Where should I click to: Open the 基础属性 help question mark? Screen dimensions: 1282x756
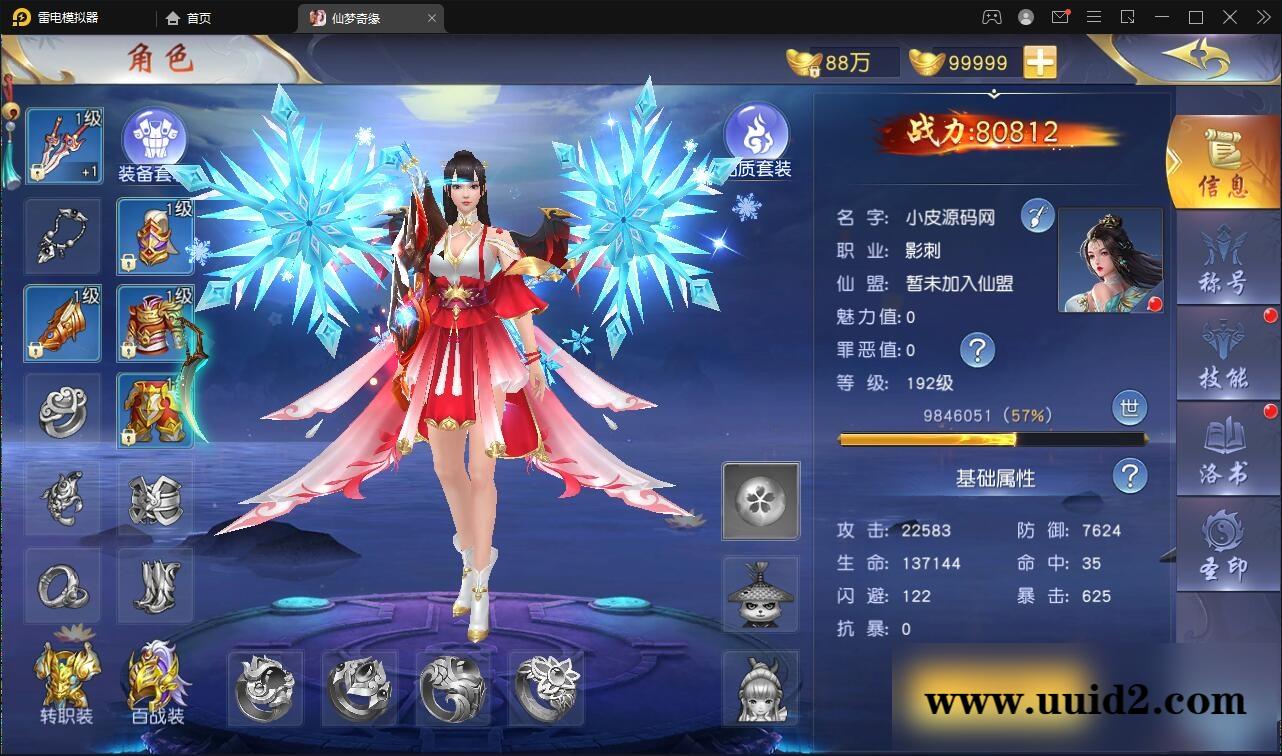point(1129,477)
